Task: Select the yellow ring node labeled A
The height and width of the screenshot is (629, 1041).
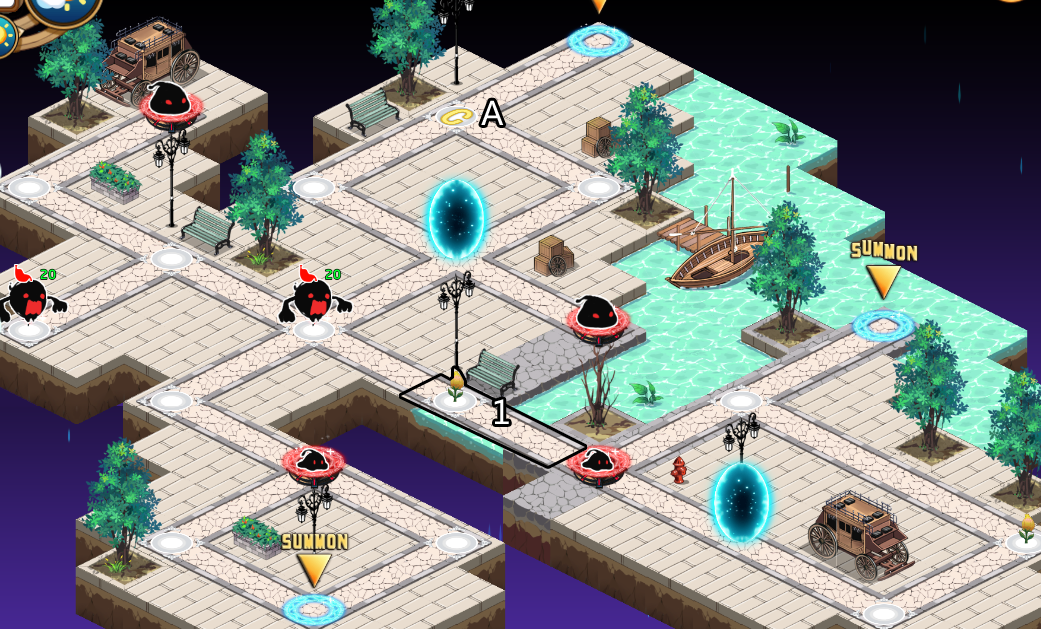Action: coord(455,117)
